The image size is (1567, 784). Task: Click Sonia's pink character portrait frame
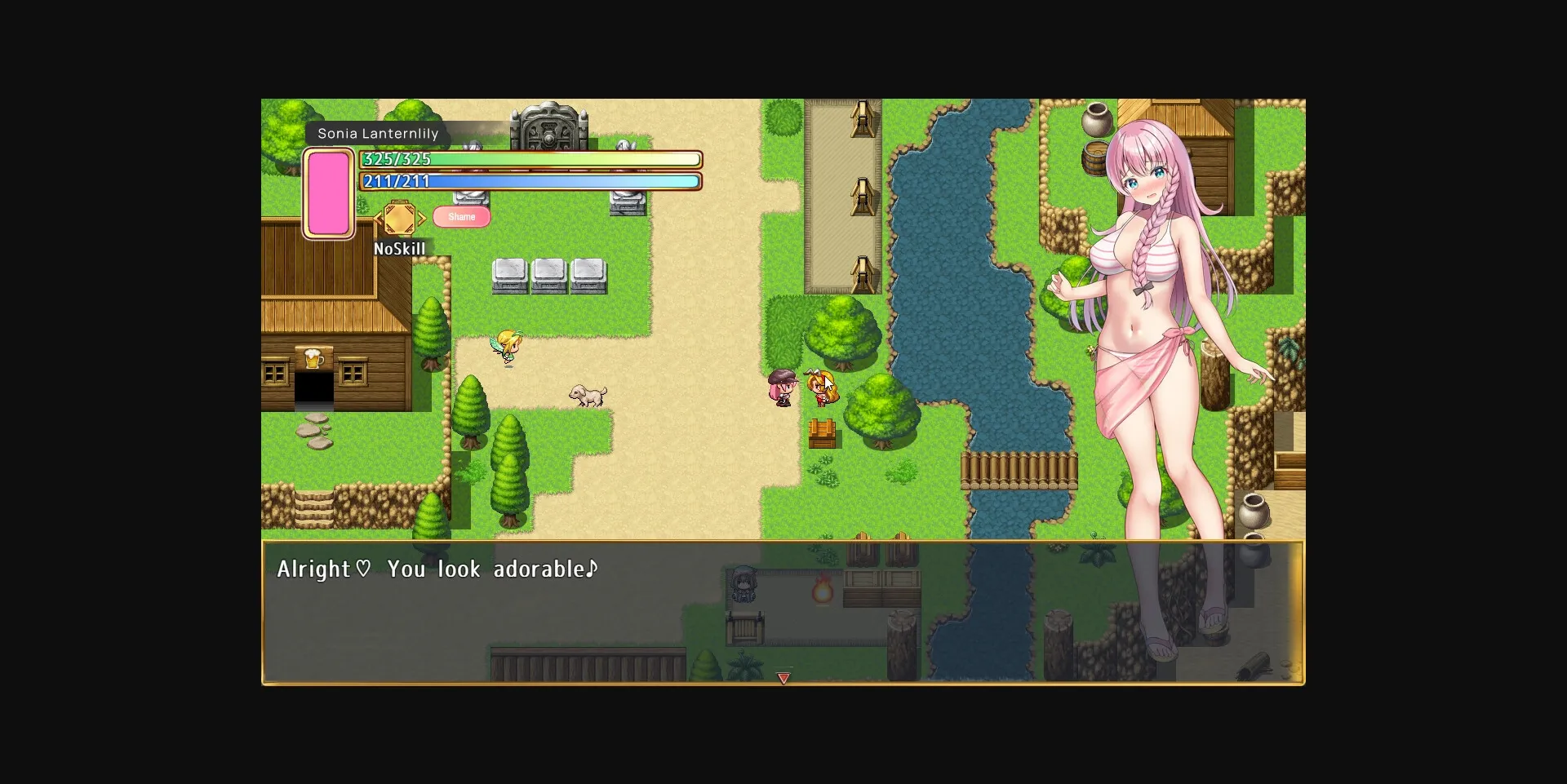coord(329,191)
